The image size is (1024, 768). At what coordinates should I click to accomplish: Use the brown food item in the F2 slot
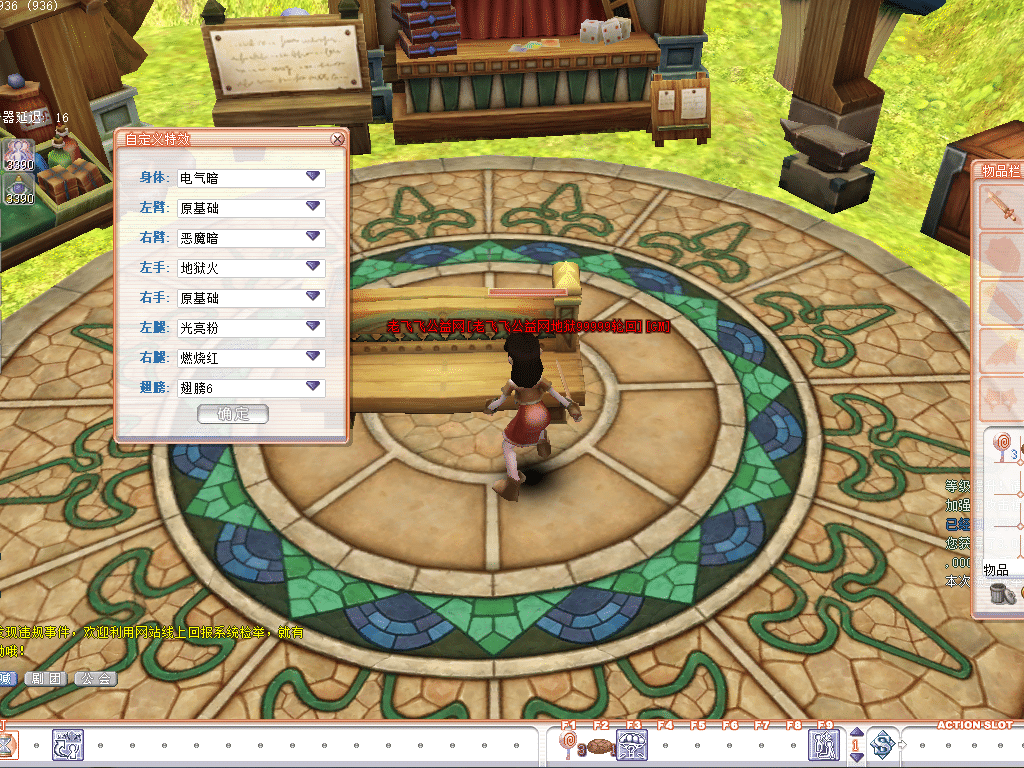pos(600,745)
